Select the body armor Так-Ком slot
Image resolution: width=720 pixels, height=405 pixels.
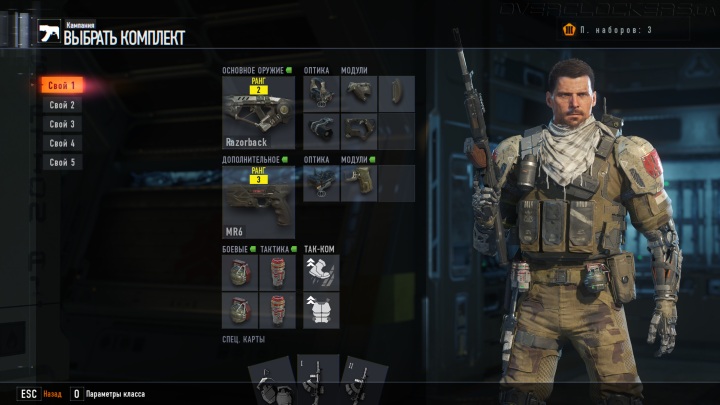321,310
